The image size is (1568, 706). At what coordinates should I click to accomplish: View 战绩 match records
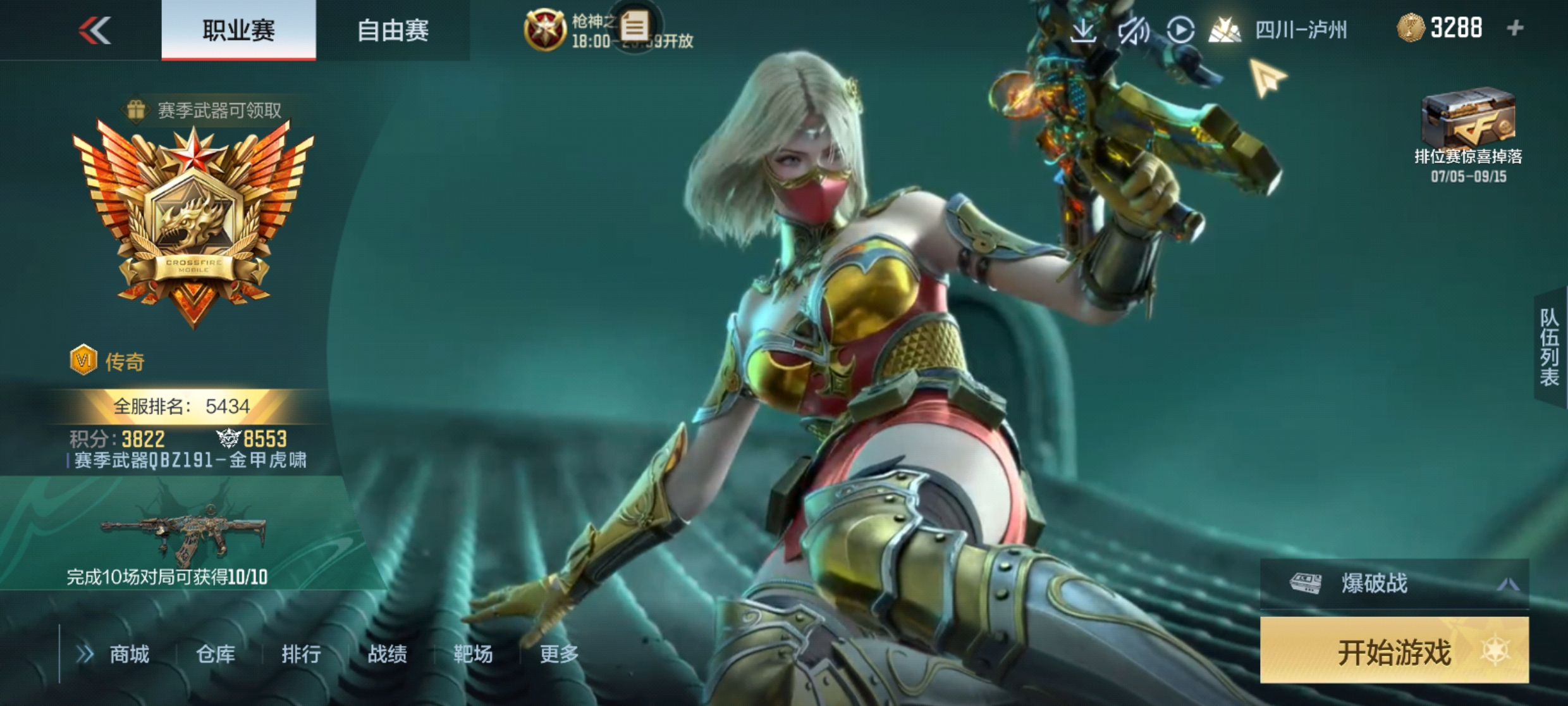(387, 653)
